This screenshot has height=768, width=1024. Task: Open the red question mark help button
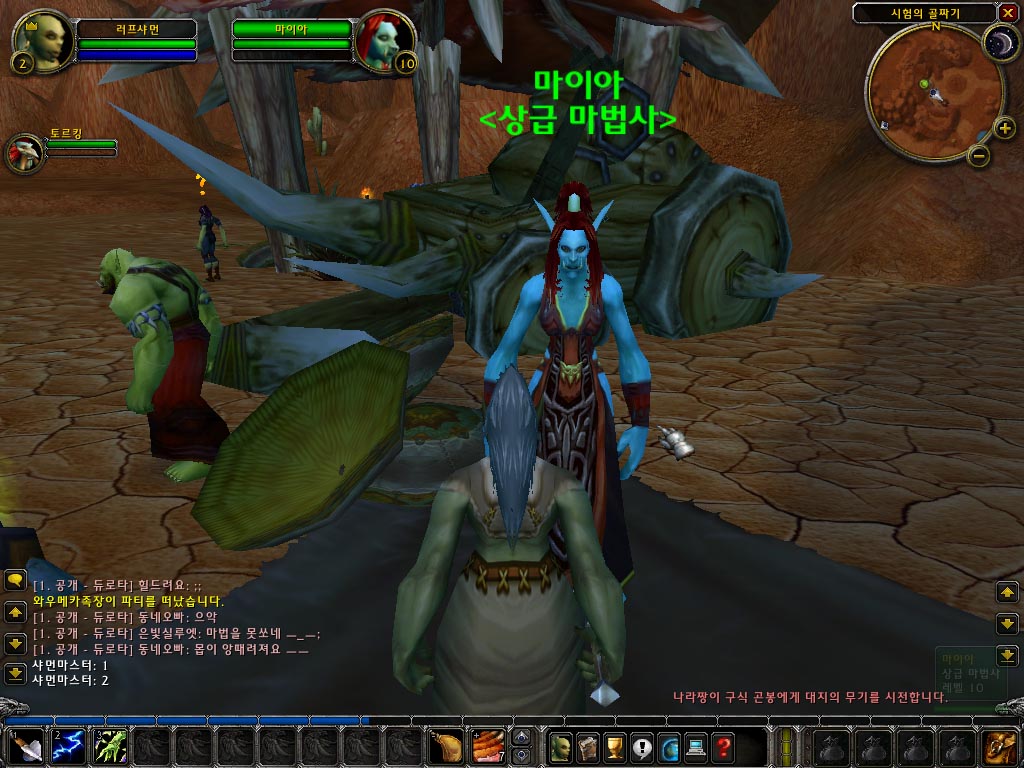tap(723, 746)
